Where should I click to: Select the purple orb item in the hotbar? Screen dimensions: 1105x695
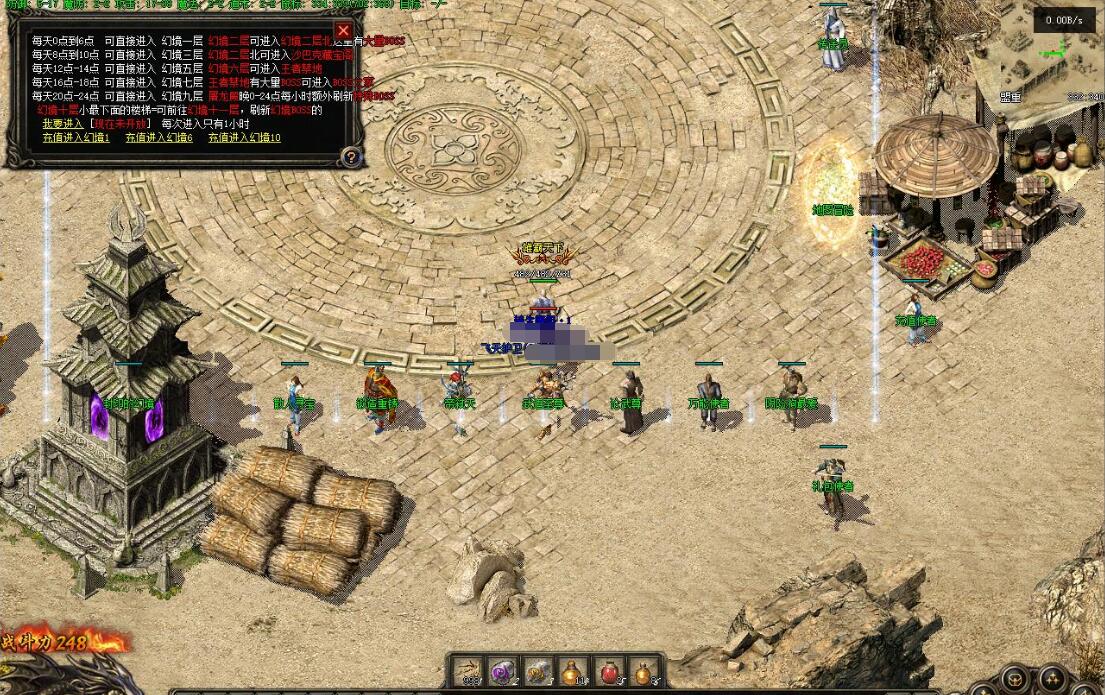501,672
